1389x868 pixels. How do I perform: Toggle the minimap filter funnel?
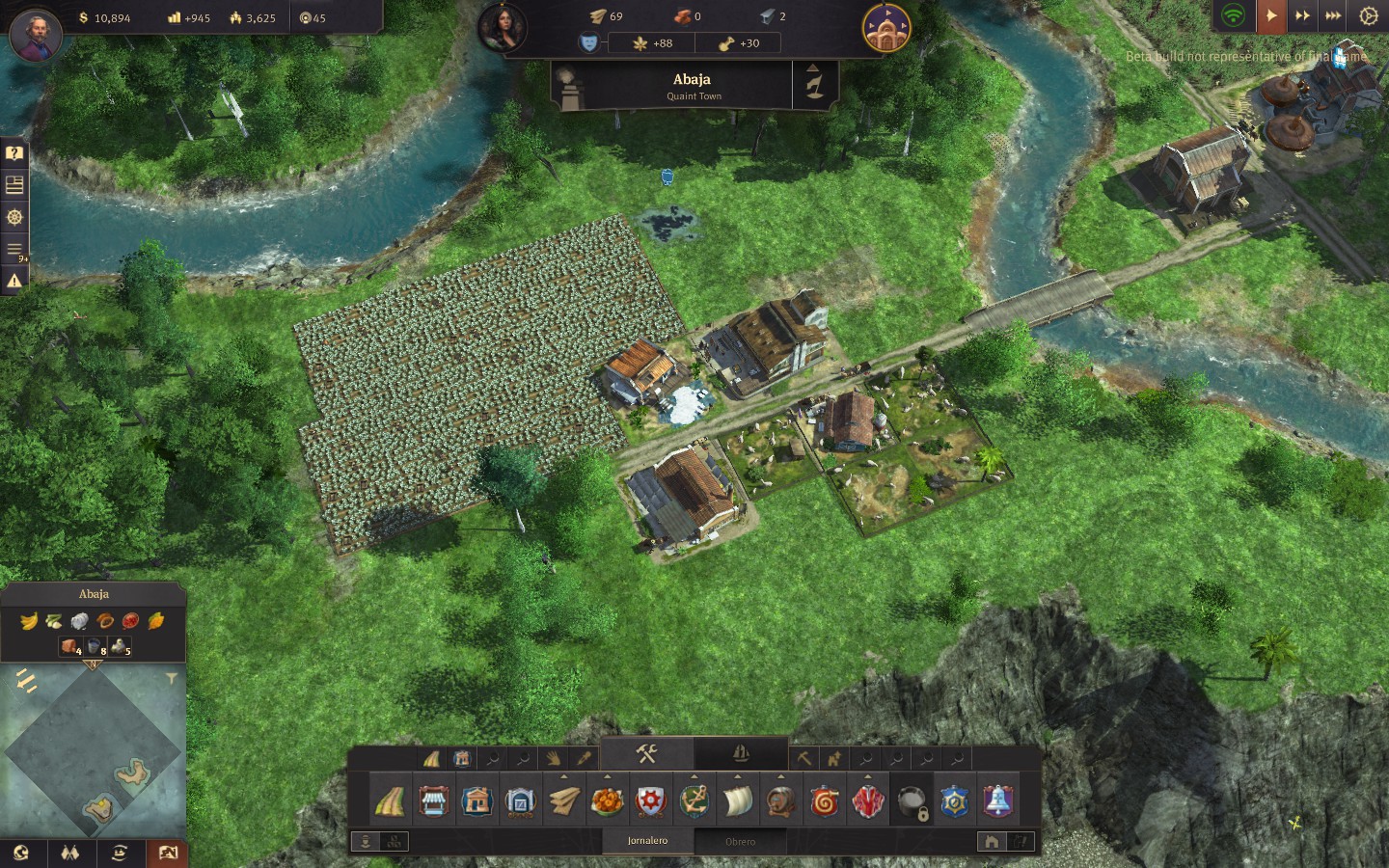pyautogui.click(x=171, y=679)
